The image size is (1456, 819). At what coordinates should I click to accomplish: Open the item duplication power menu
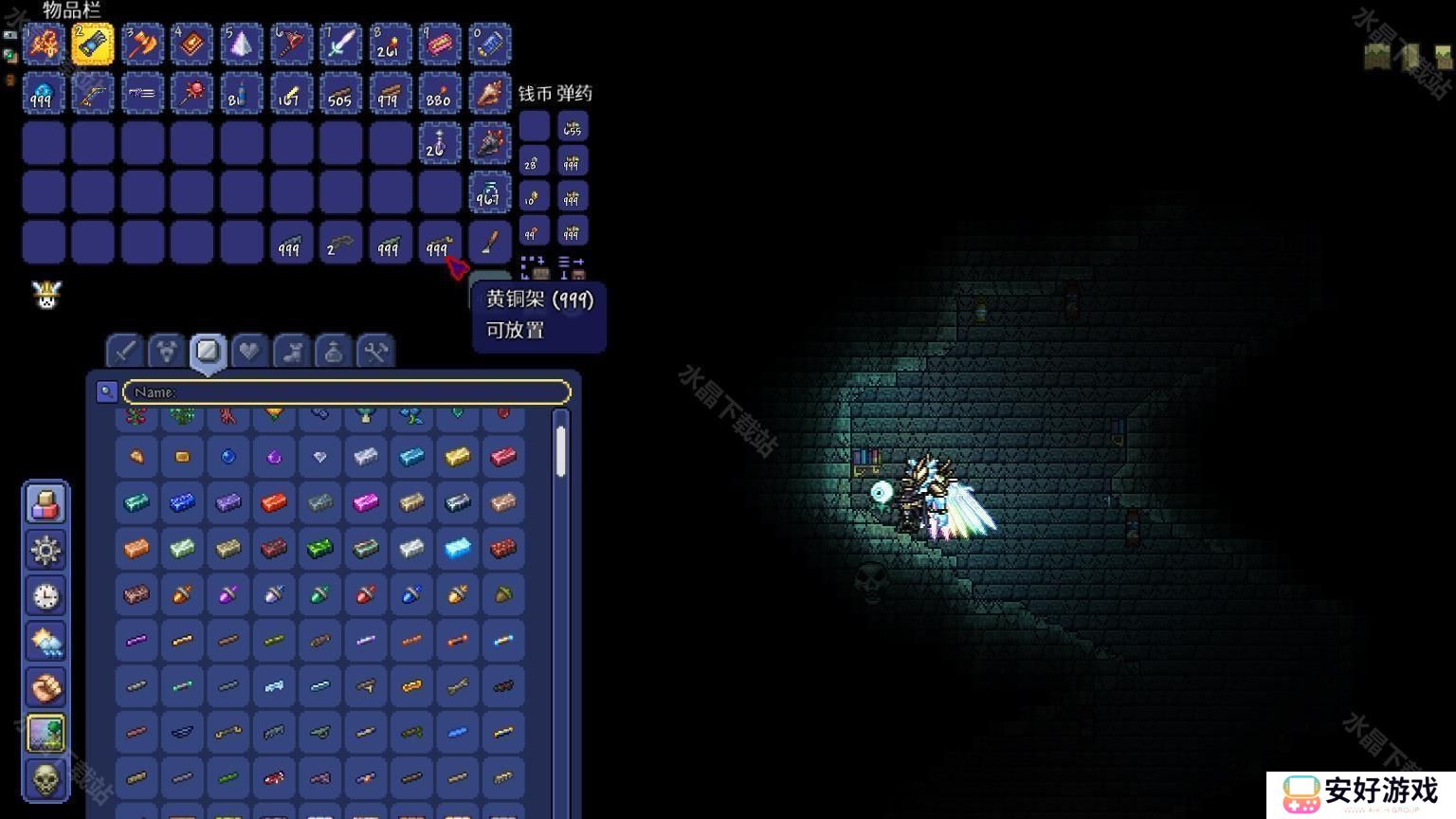click(x=45, y=504)
